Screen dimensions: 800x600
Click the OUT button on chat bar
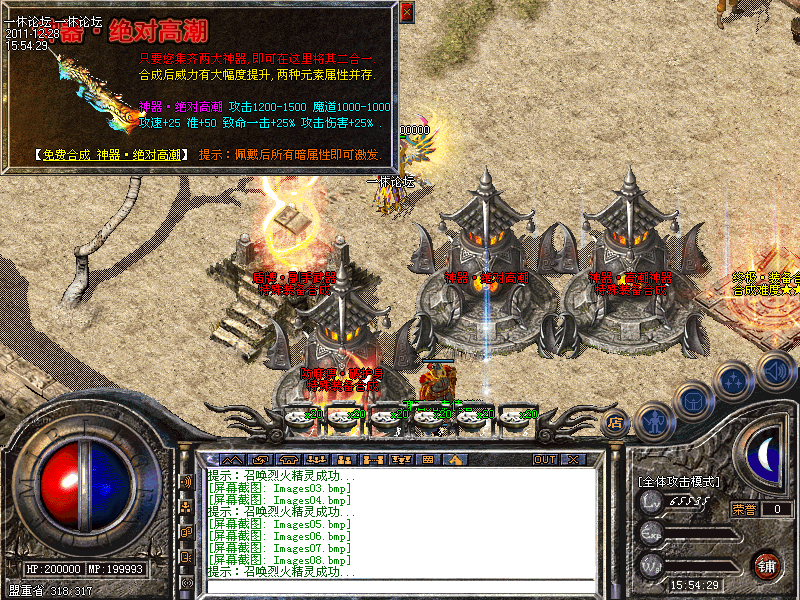(545, 459)
